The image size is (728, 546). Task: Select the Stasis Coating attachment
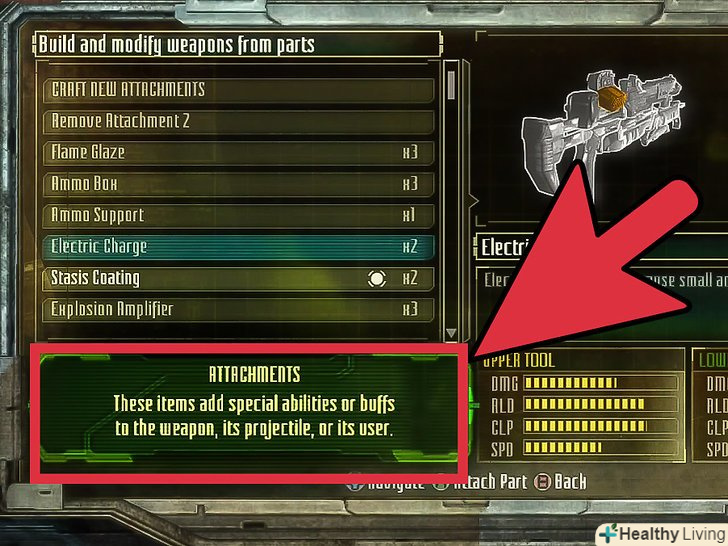click(x=240, y=278)
